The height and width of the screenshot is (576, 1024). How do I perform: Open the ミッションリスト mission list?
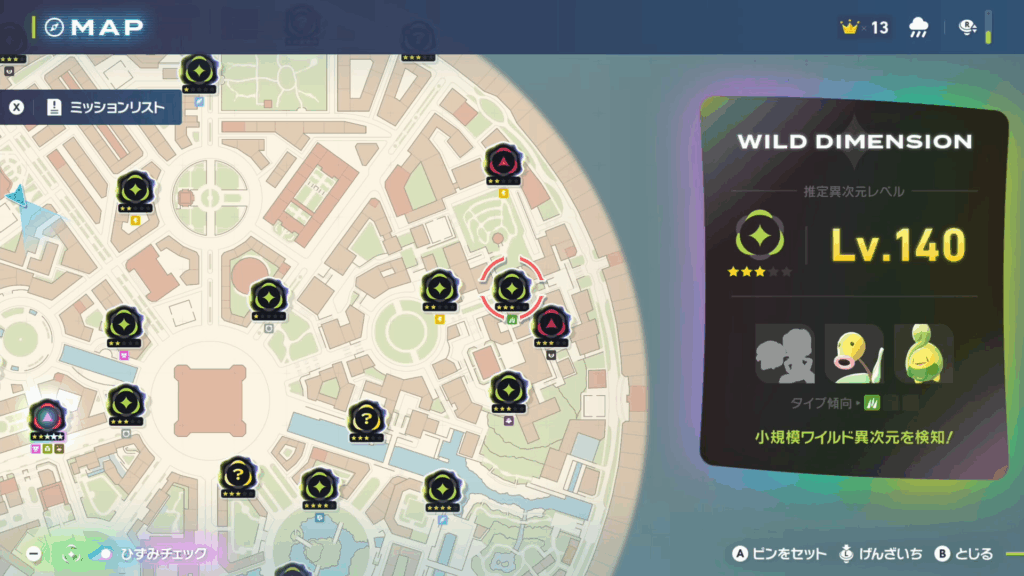[x=104, y=108]
